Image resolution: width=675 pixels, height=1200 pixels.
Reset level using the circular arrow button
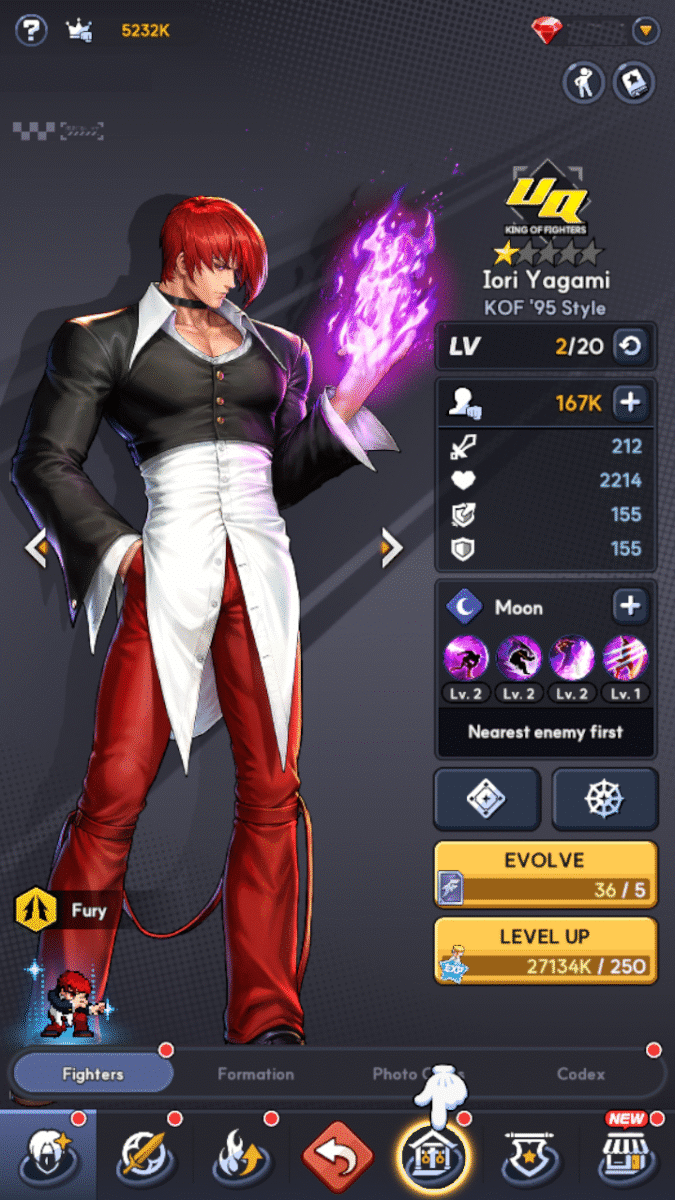click(x=632, y=347)
